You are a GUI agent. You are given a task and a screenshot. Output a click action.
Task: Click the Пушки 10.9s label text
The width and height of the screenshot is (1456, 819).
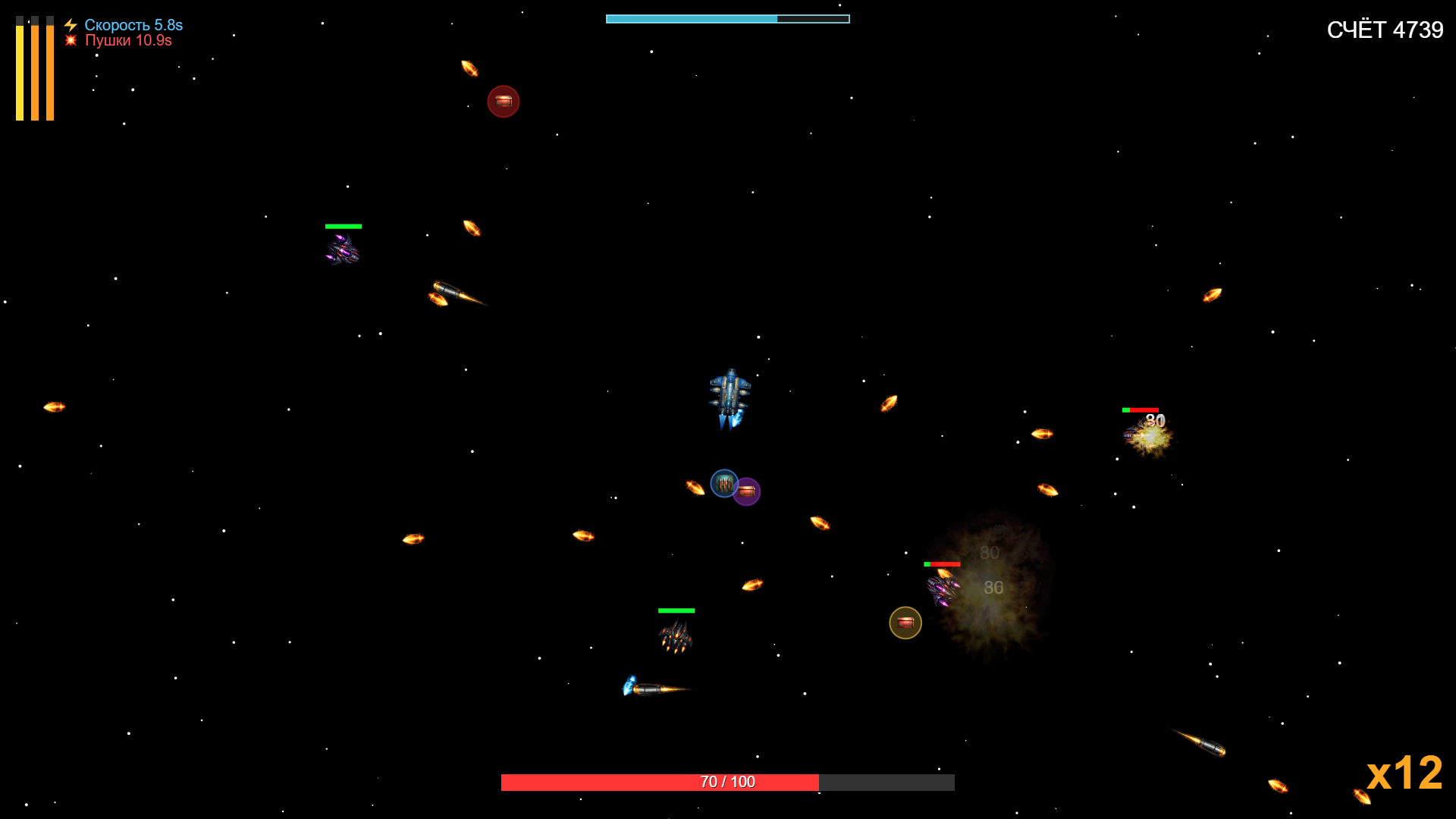[x=129, y=41]
